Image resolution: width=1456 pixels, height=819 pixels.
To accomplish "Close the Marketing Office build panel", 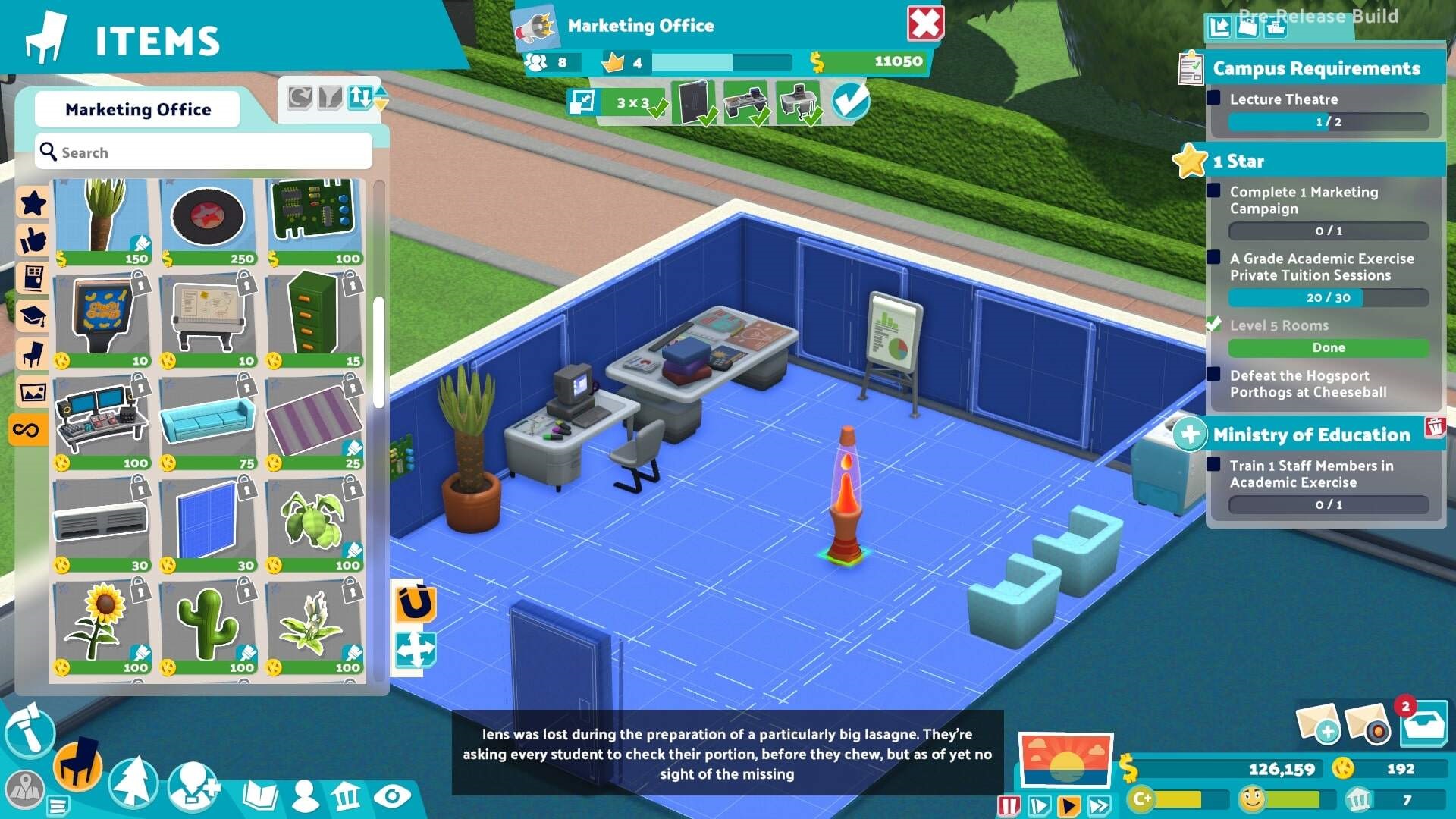I will [925, 24].
